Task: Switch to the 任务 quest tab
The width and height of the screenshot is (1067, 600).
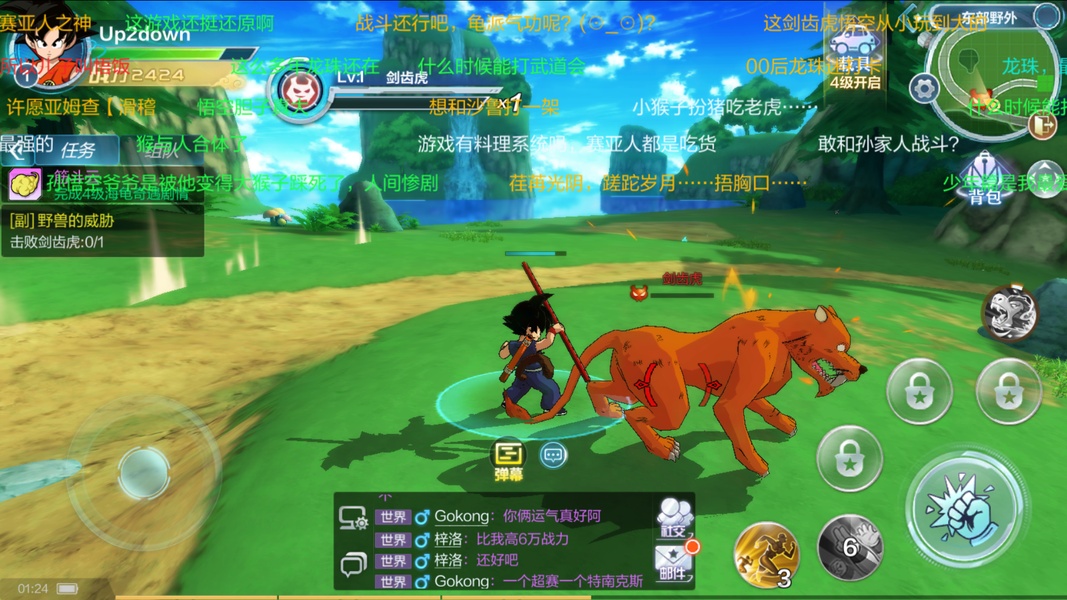Action: 77,151
